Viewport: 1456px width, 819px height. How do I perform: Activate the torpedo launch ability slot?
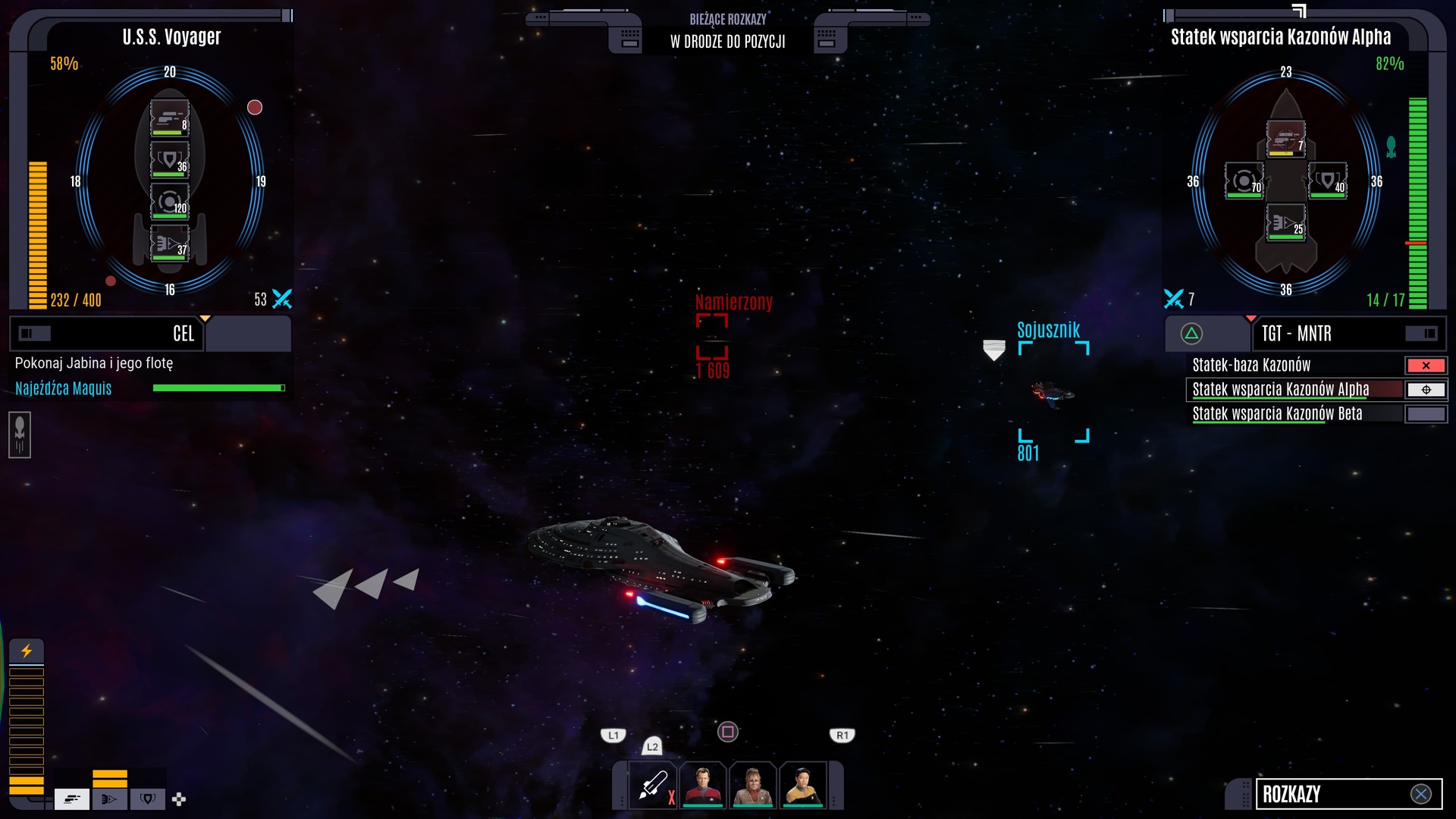point(653,786)
